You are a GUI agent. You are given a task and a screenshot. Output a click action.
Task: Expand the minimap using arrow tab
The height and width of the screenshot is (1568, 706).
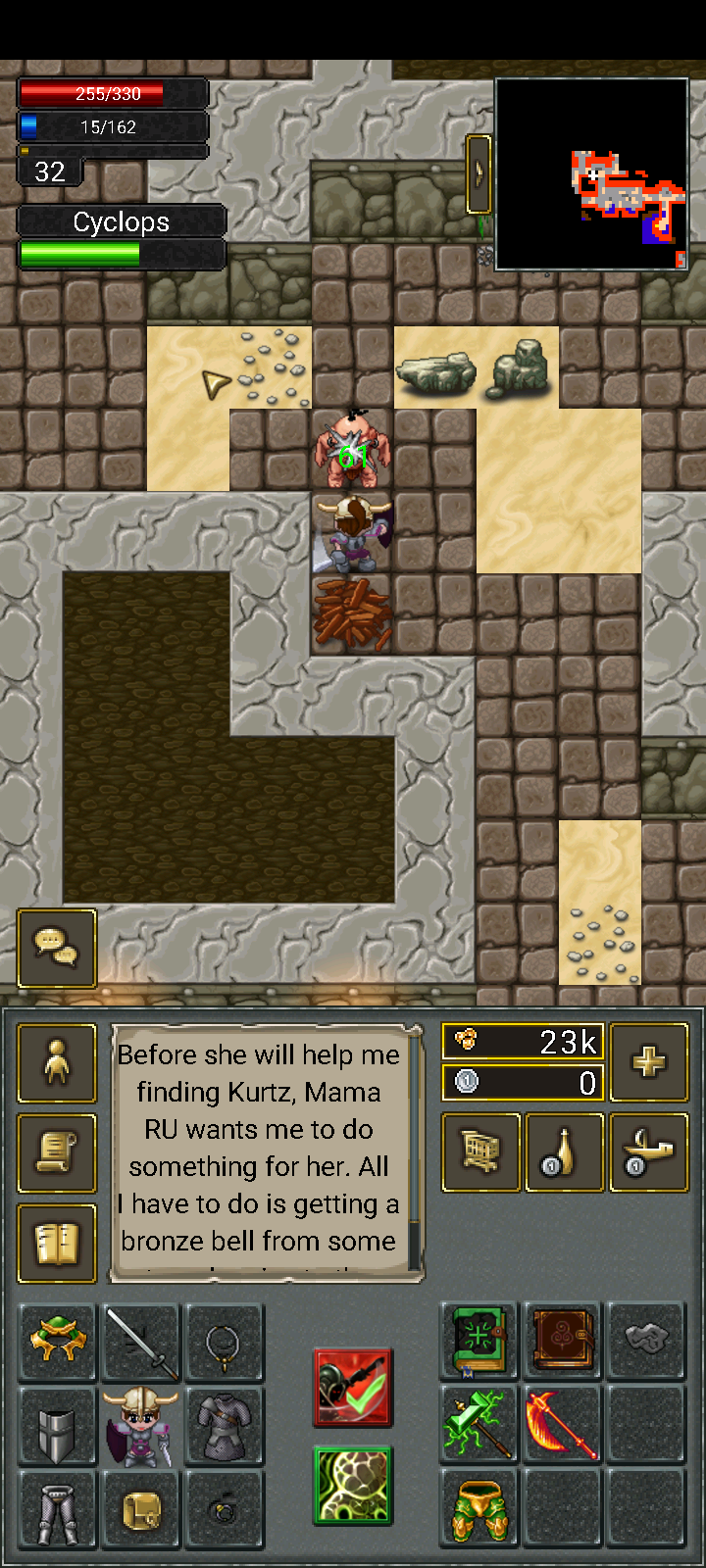479,174
